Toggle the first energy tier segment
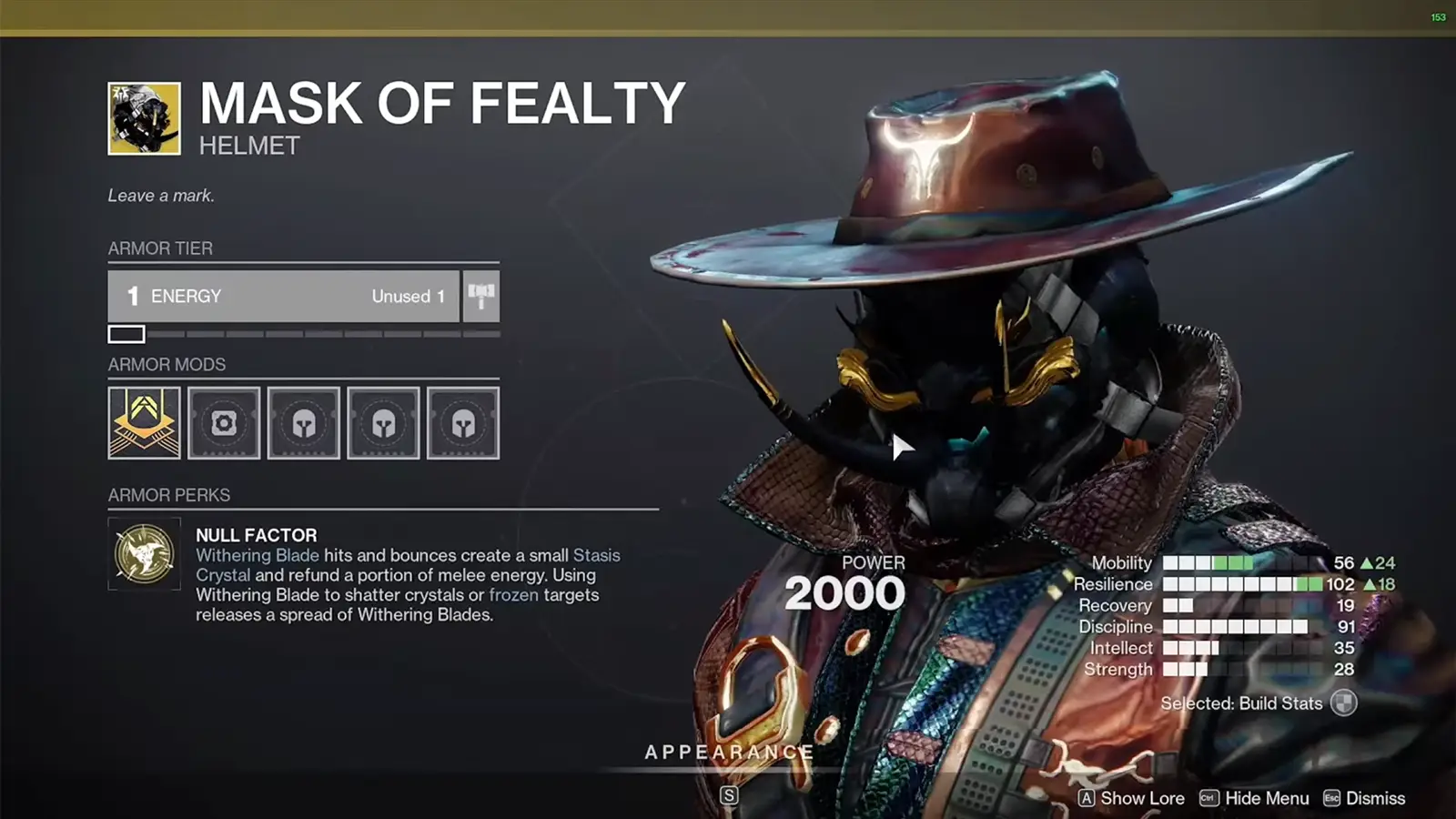Viewport: 1456px width, 819px height. 126,334
